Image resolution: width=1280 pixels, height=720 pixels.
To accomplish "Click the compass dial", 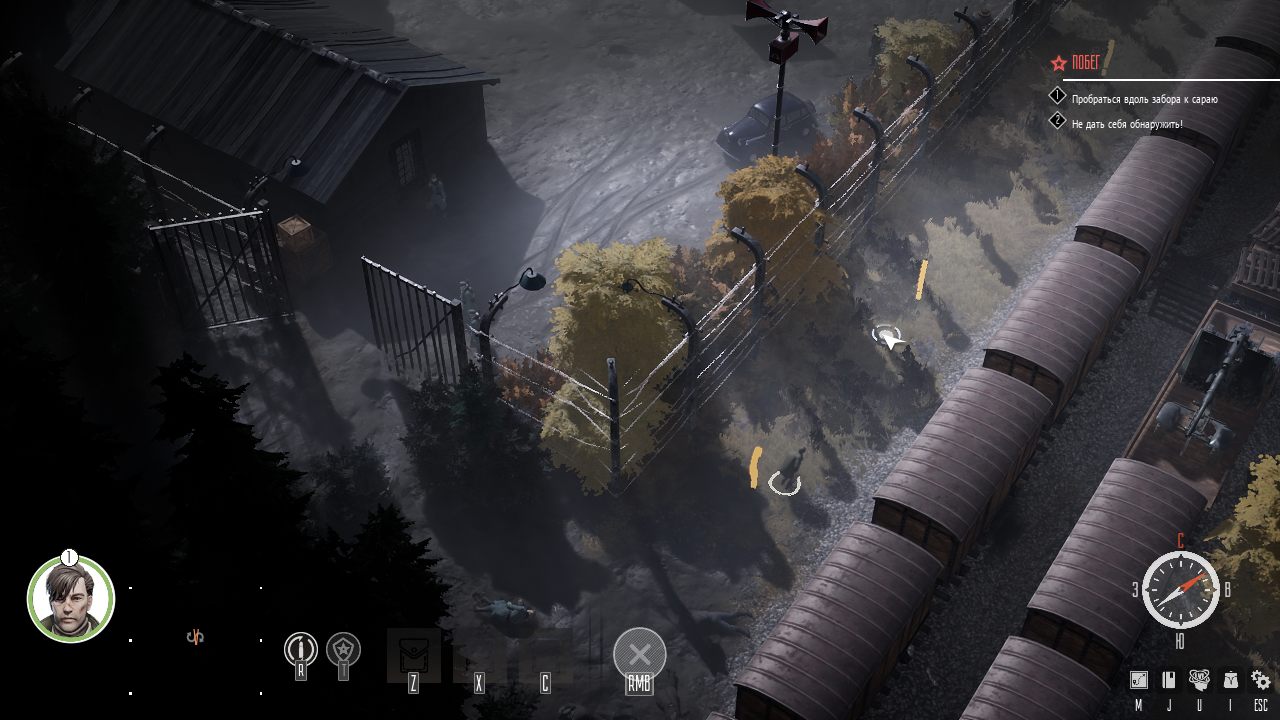I will click(x=1180, y=589).
